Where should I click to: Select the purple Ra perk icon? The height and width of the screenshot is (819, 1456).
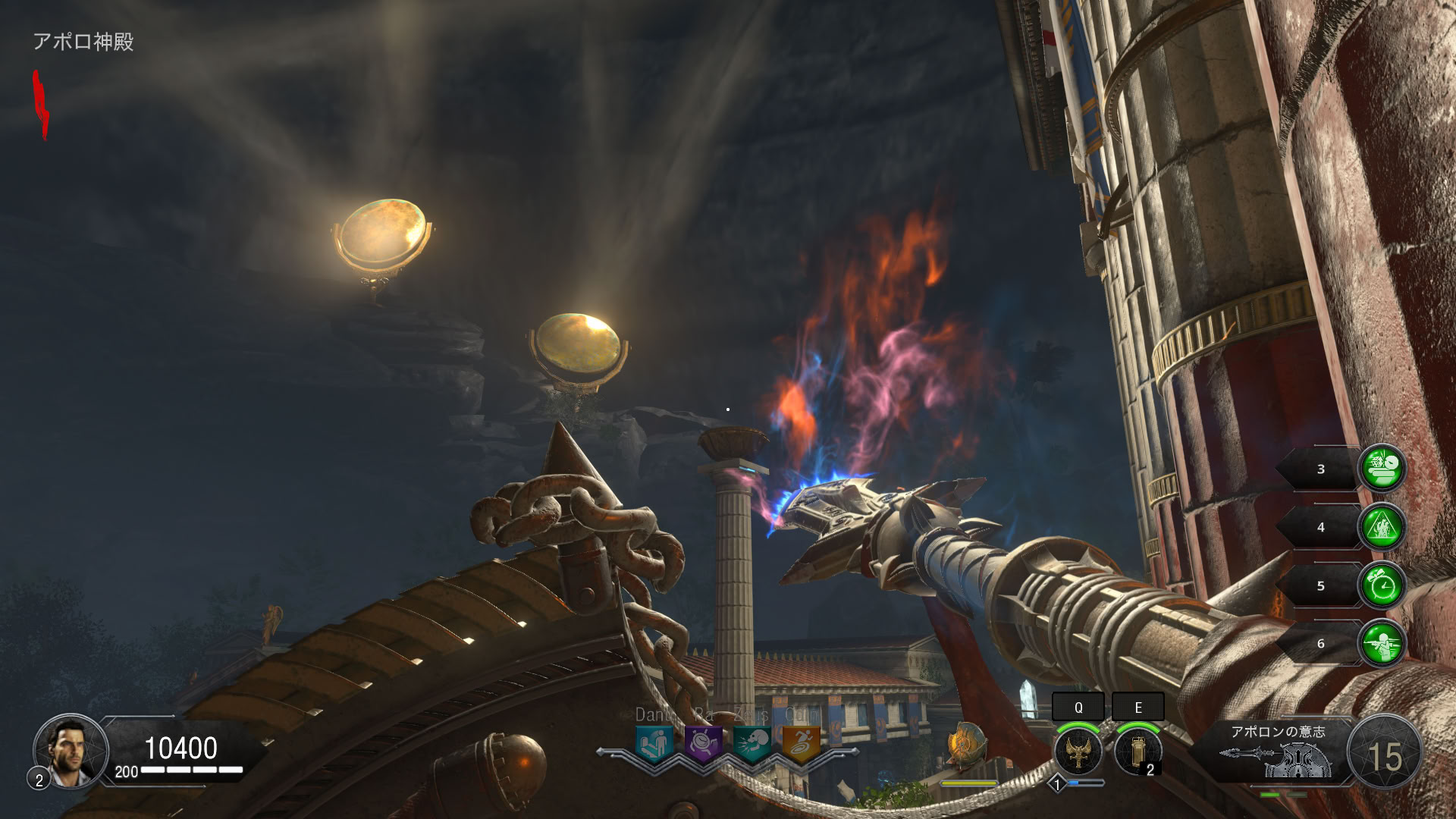pyautogui.click(x=703, y=744)
